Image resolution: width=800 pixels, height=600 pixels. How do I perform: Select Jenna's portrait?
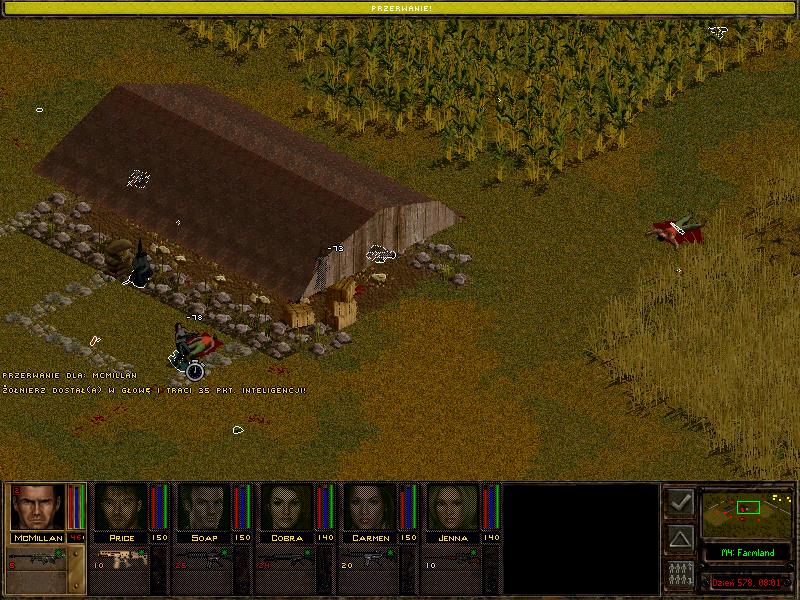point(453,507)
